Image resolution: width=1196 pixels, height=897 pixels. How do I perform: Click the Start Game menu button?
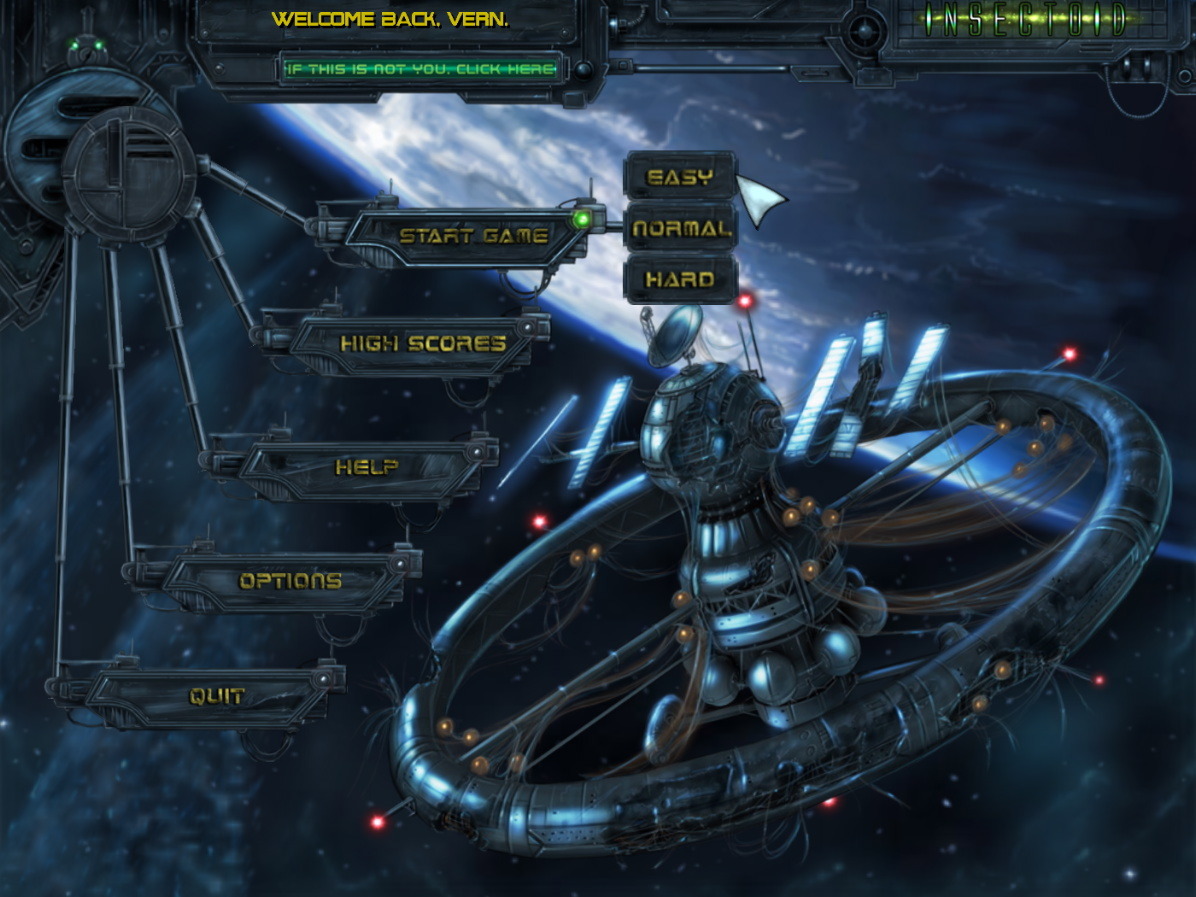pyautogui.click(x=473, y=237)
